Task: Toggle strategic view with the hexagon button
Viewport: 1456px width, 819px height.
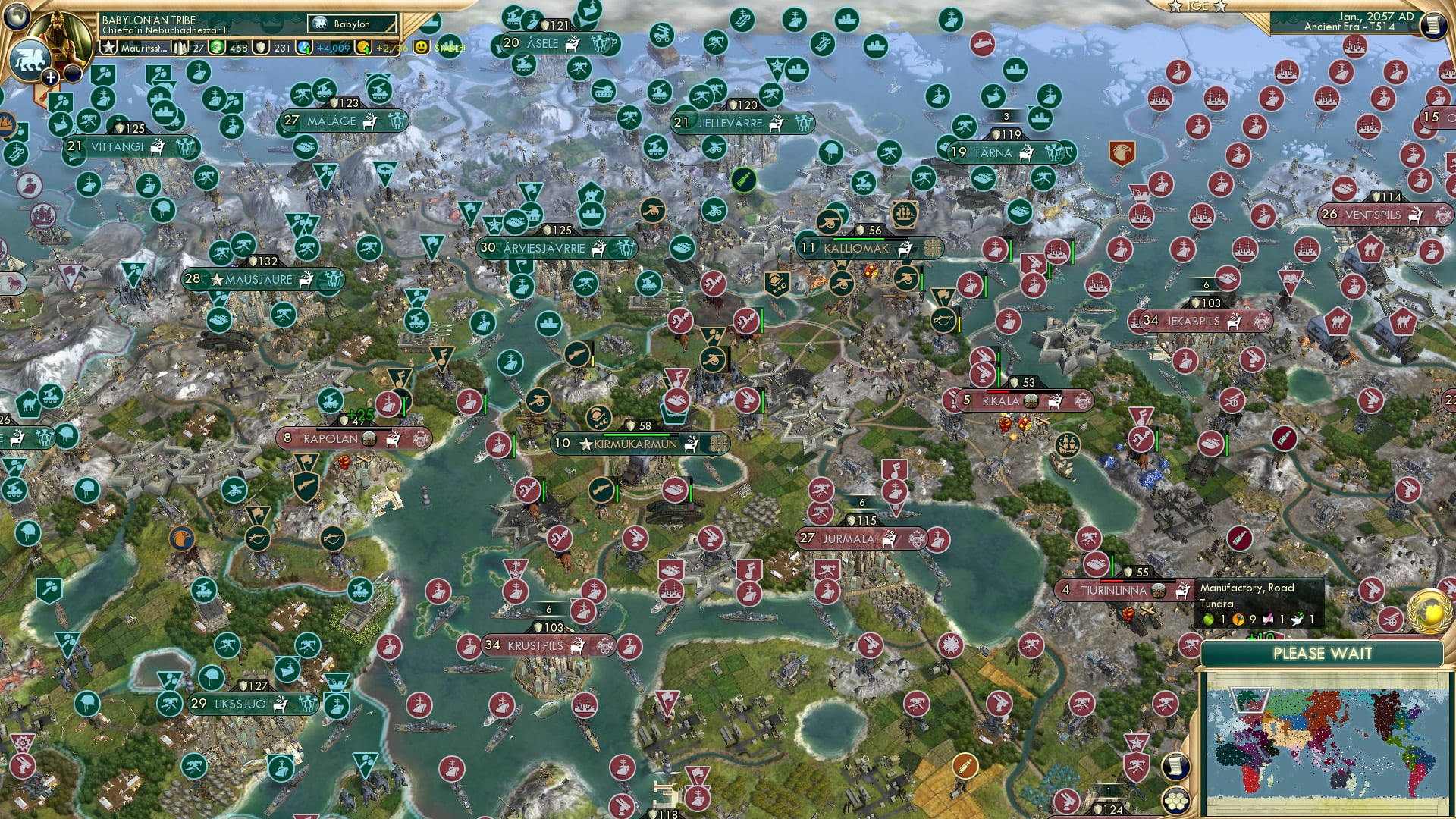Action: coord(1177,801)
